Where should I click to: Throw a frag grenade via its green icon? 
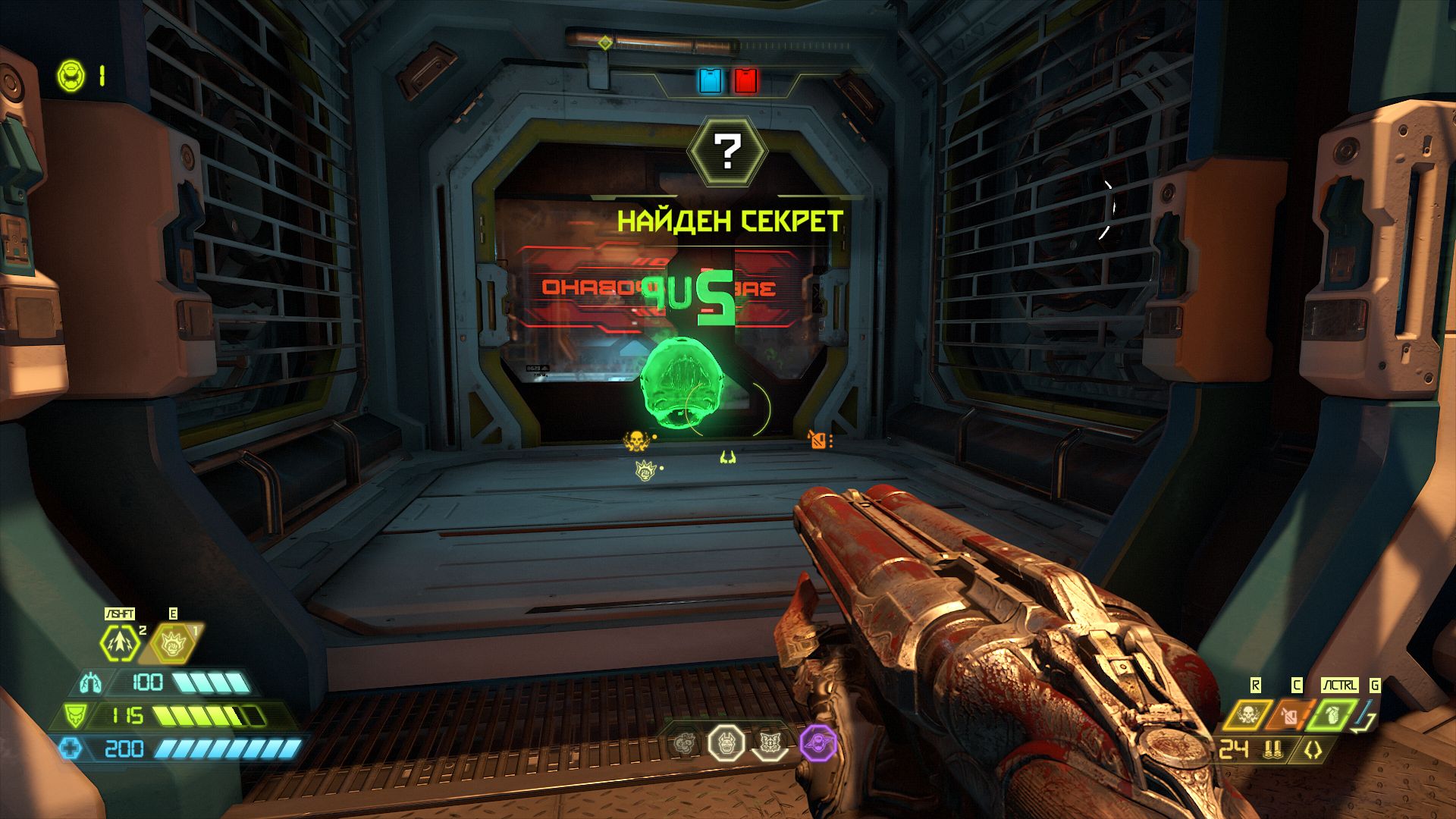point(1332,714)
